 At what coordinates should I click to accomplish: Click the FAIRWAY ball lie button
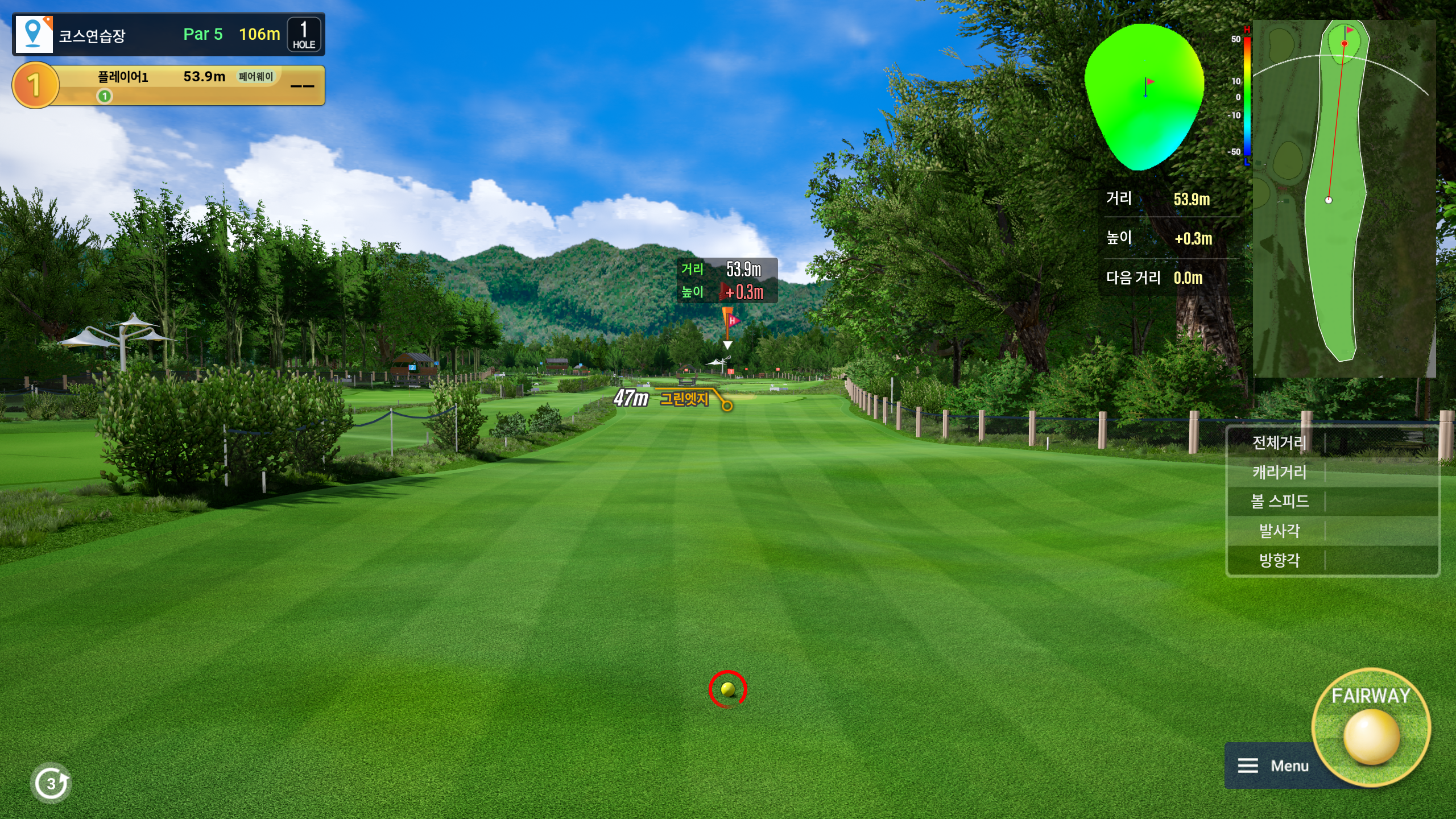(1371, 727)
